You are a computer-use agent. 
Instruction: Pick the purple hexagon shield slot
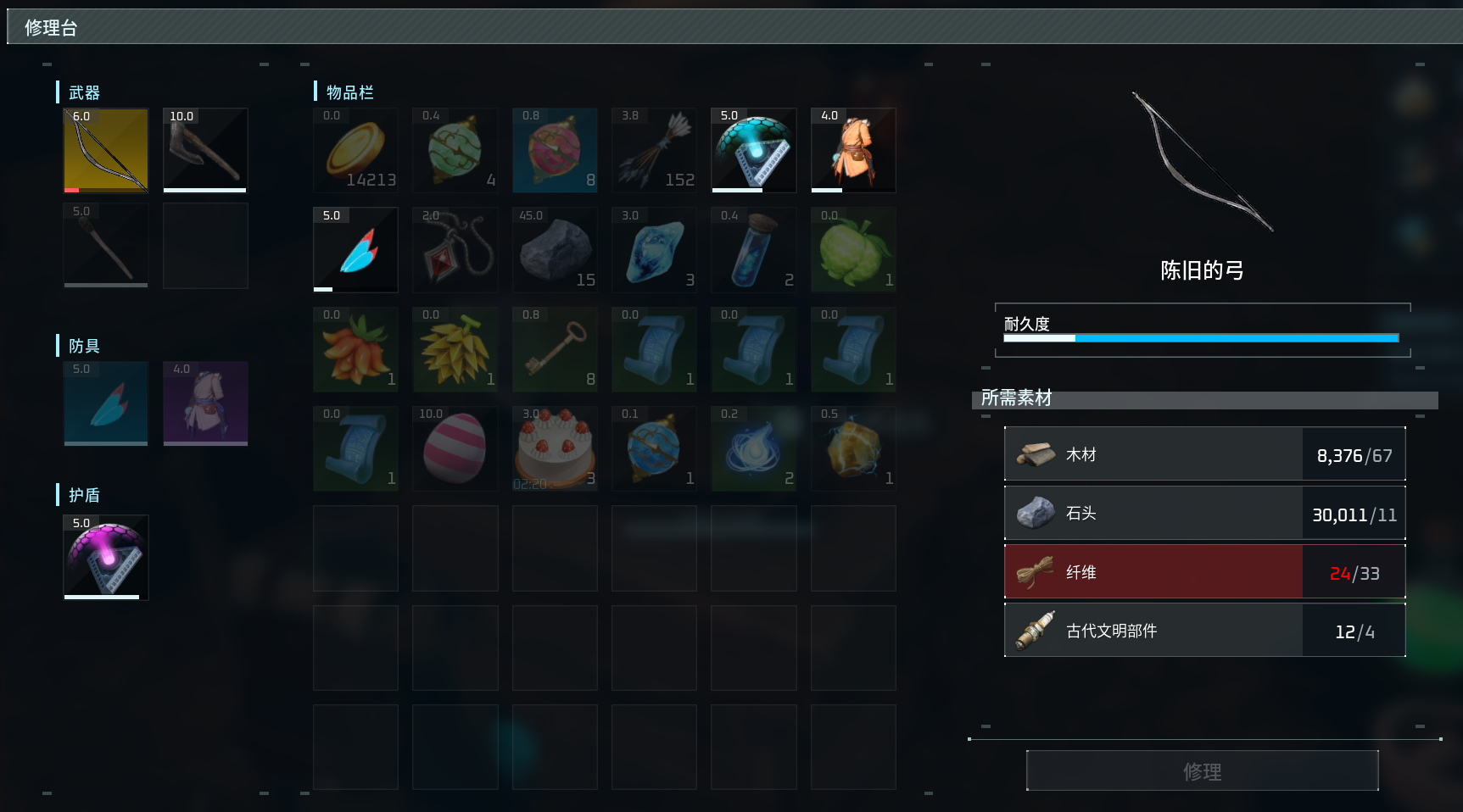click(106, 558)
